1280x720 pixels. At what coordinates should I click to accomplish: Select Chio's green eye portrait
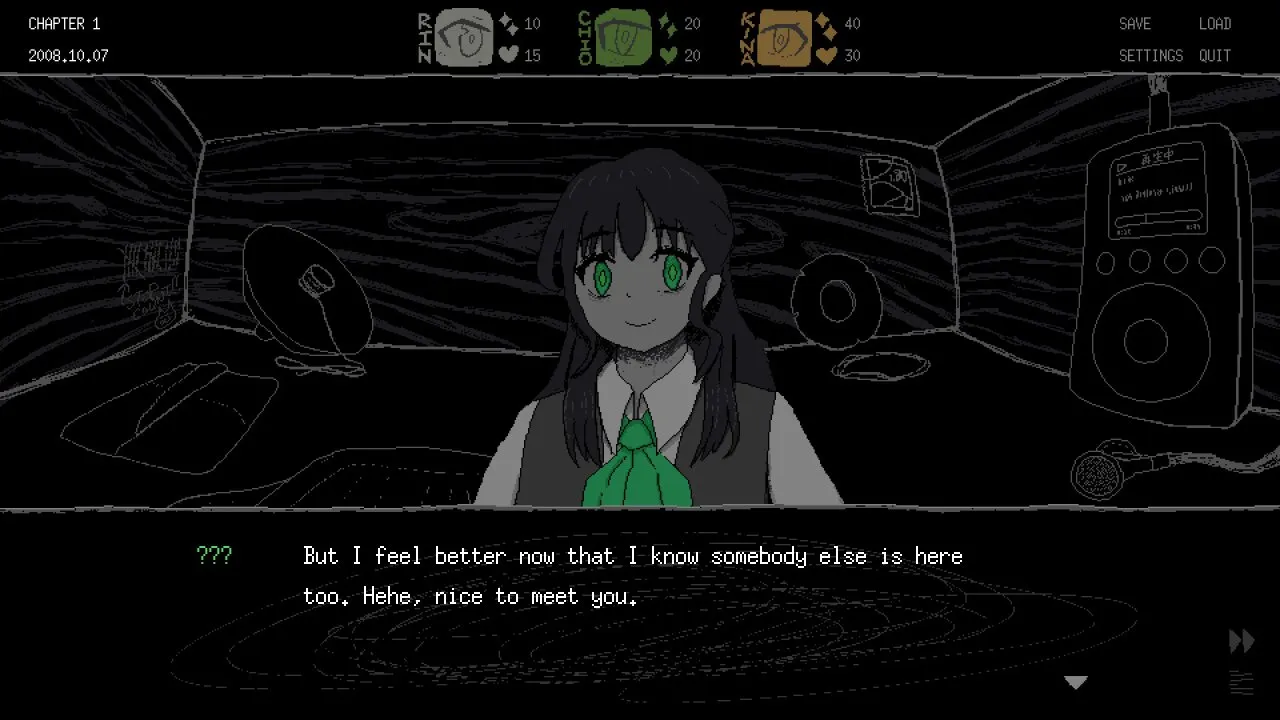click(x=624, y=39)
